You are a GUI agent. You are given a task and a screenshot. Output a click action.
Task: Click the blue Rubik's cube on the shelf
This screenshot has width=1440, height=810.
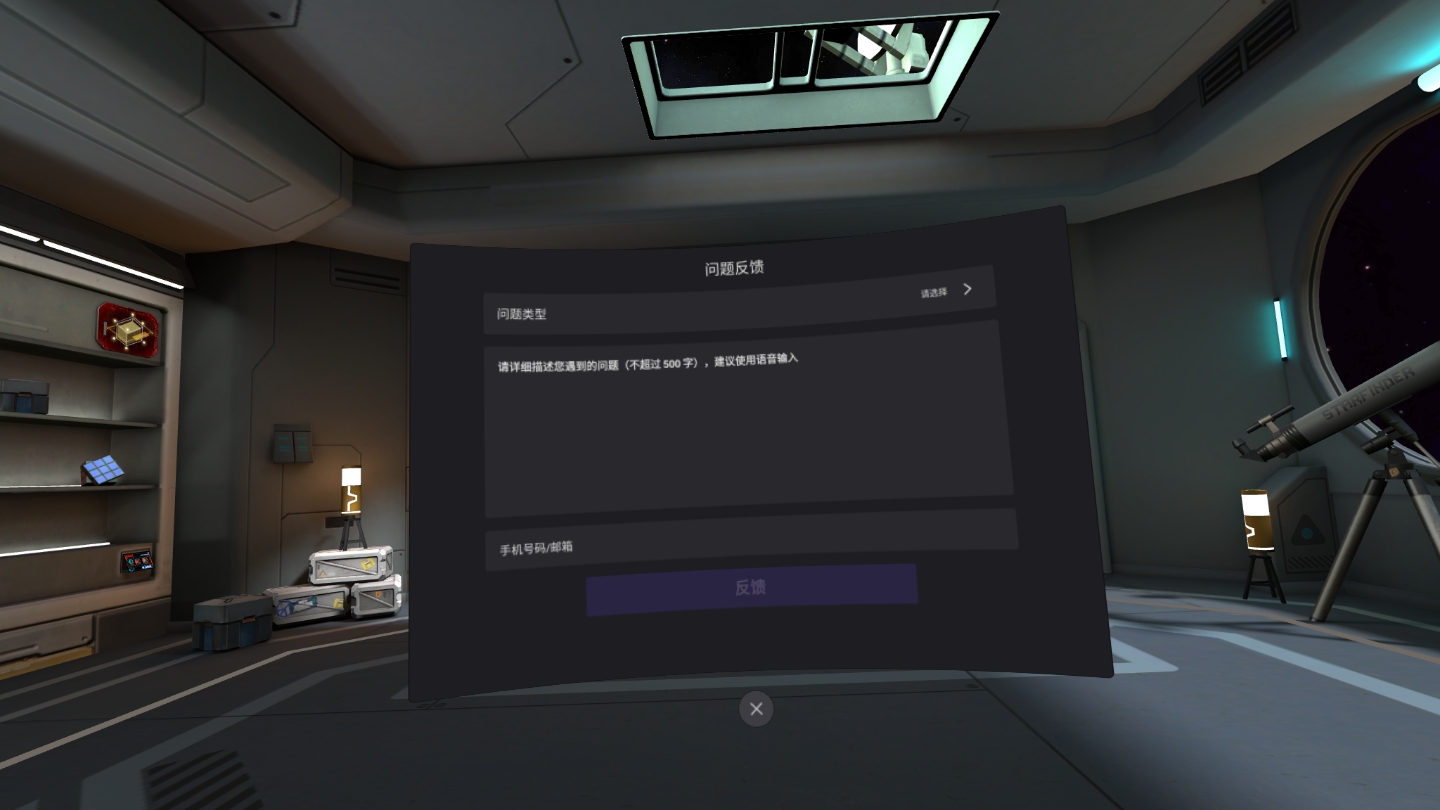click(103, 470)
